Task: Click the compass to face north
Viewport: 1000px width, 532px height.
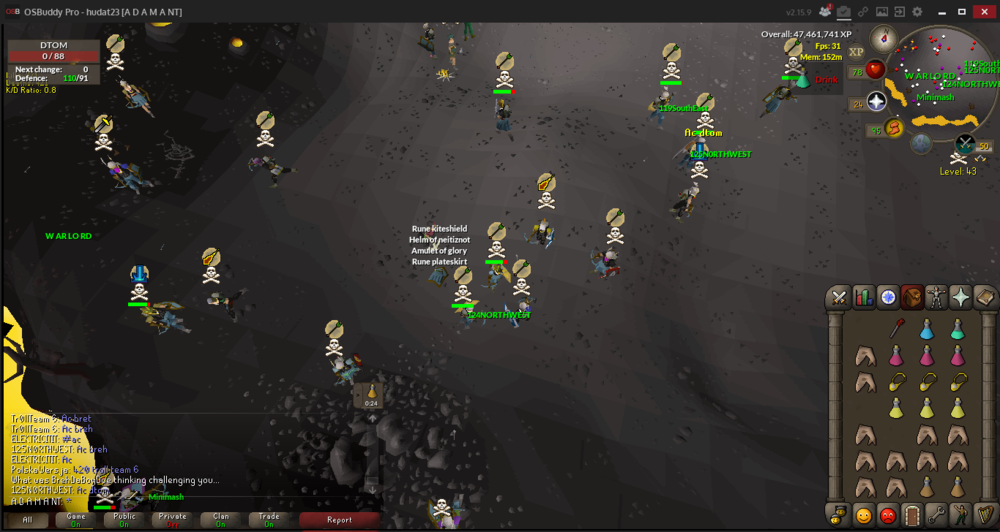Action: [x=882, y=39]
